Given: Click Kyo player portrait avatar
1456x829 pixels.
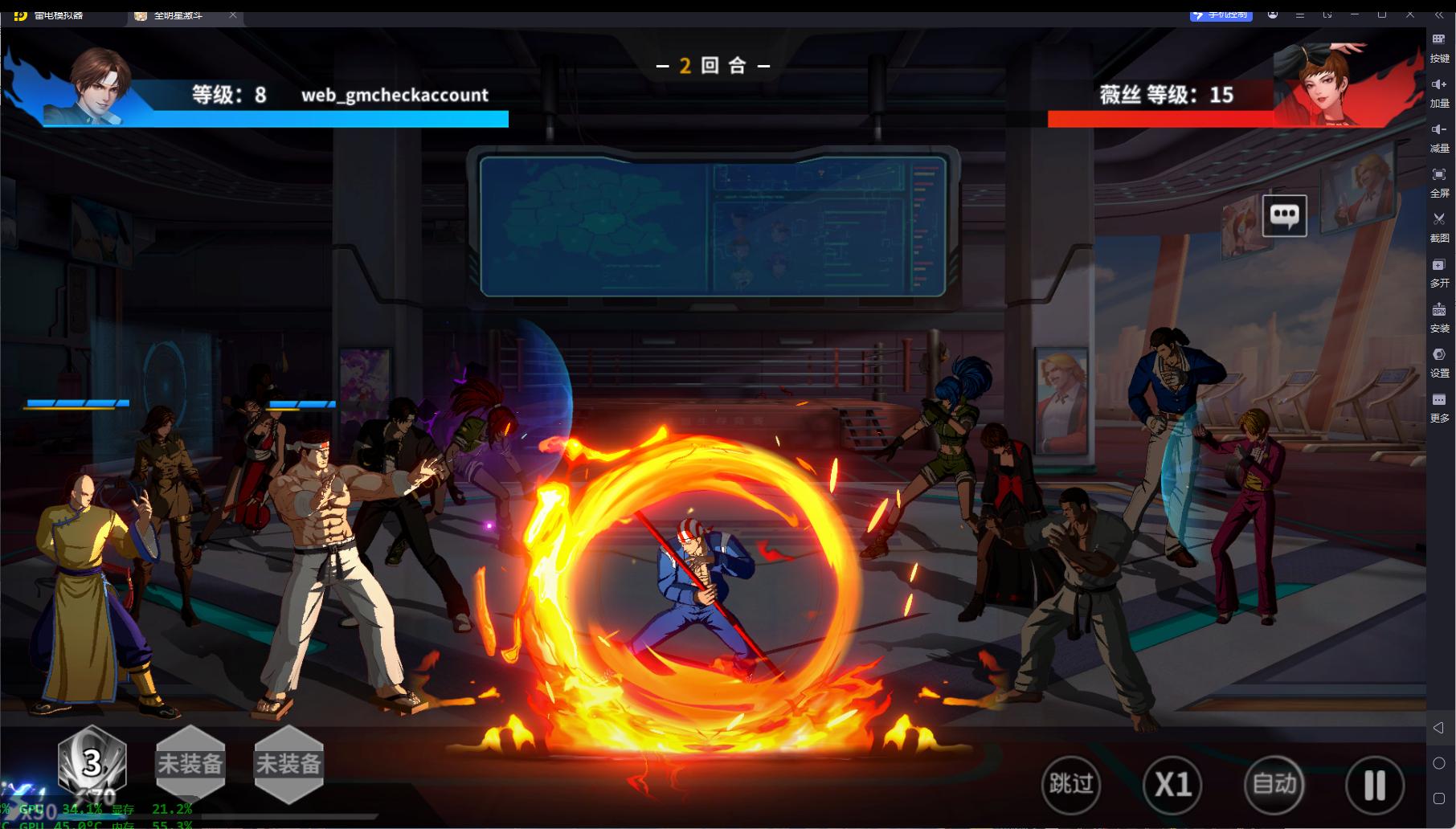Looking at the screenshot, I should pyautogui.click(x=100, y=86).
